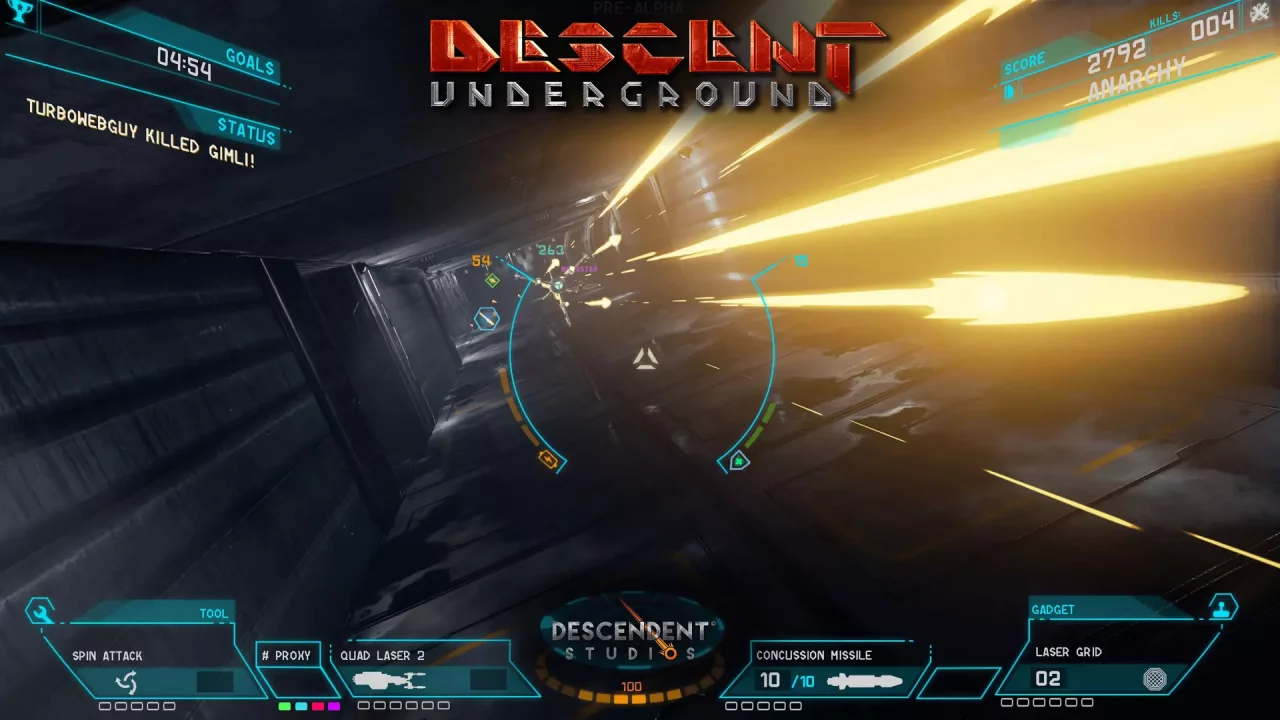Image resolution: width=1280 pixels, height=720 pixels.
Task: Click the orange ammo gauge showing 100
Action: coord(631,687)
